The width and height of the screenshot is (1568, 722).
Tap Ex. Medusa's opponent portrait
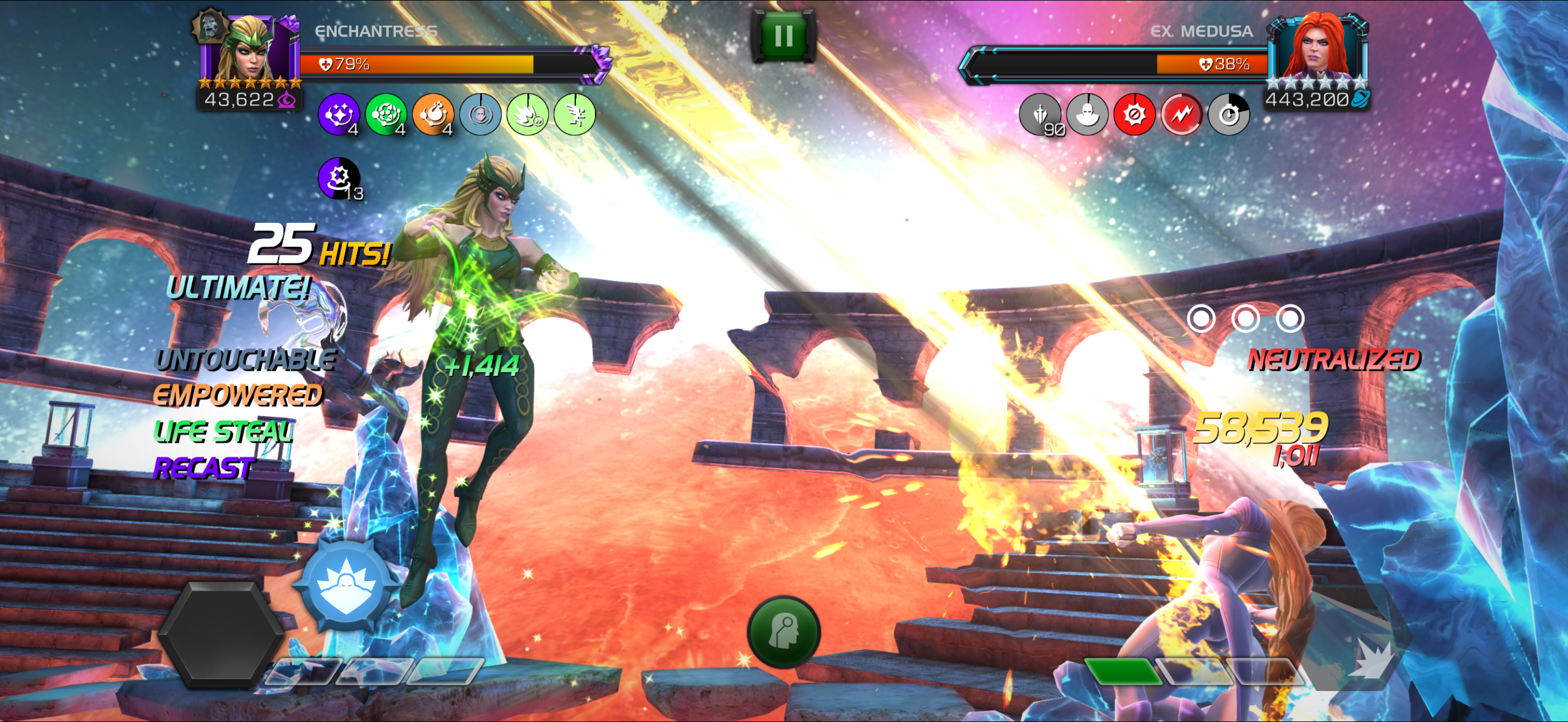(x=1317, y=49)
